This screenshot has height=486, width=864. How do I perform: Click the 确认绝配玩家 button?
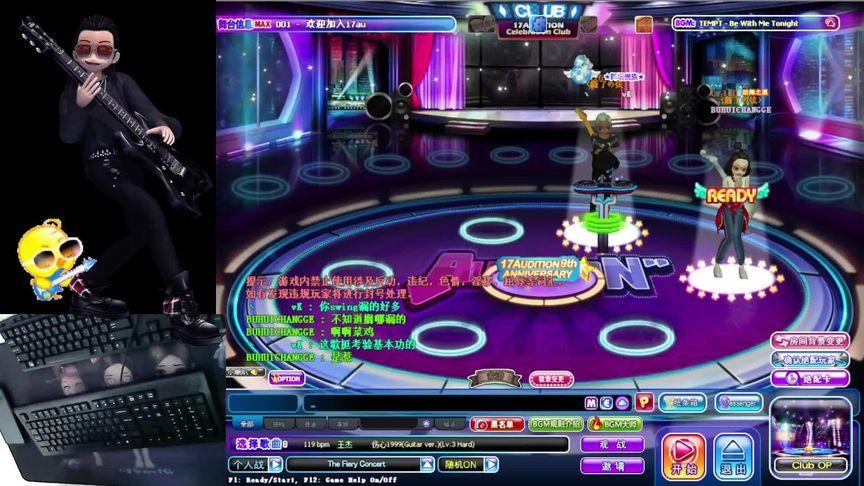810,360
